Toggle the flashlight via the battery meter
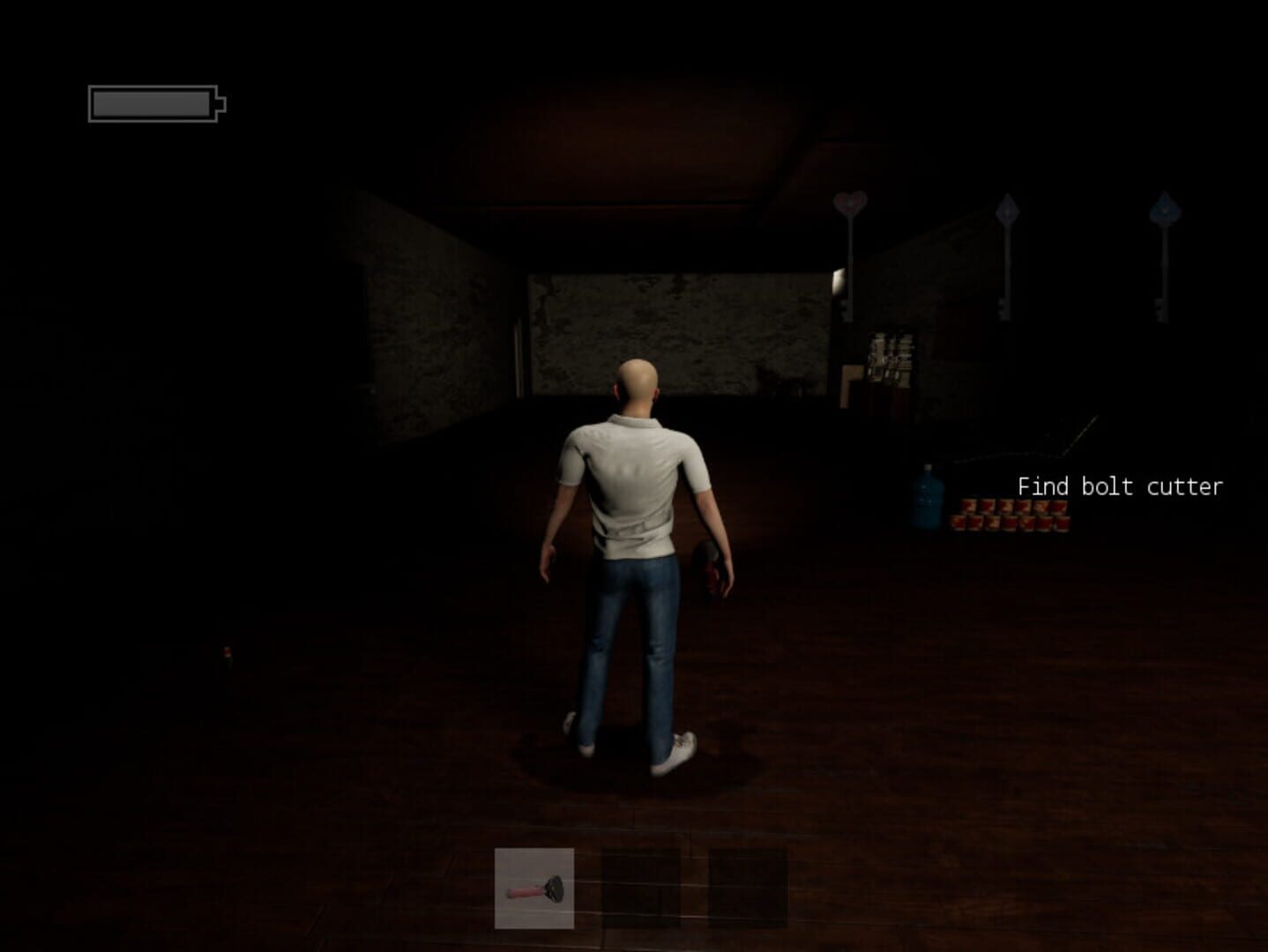1268x952 pixels. (x=152, y=103)
